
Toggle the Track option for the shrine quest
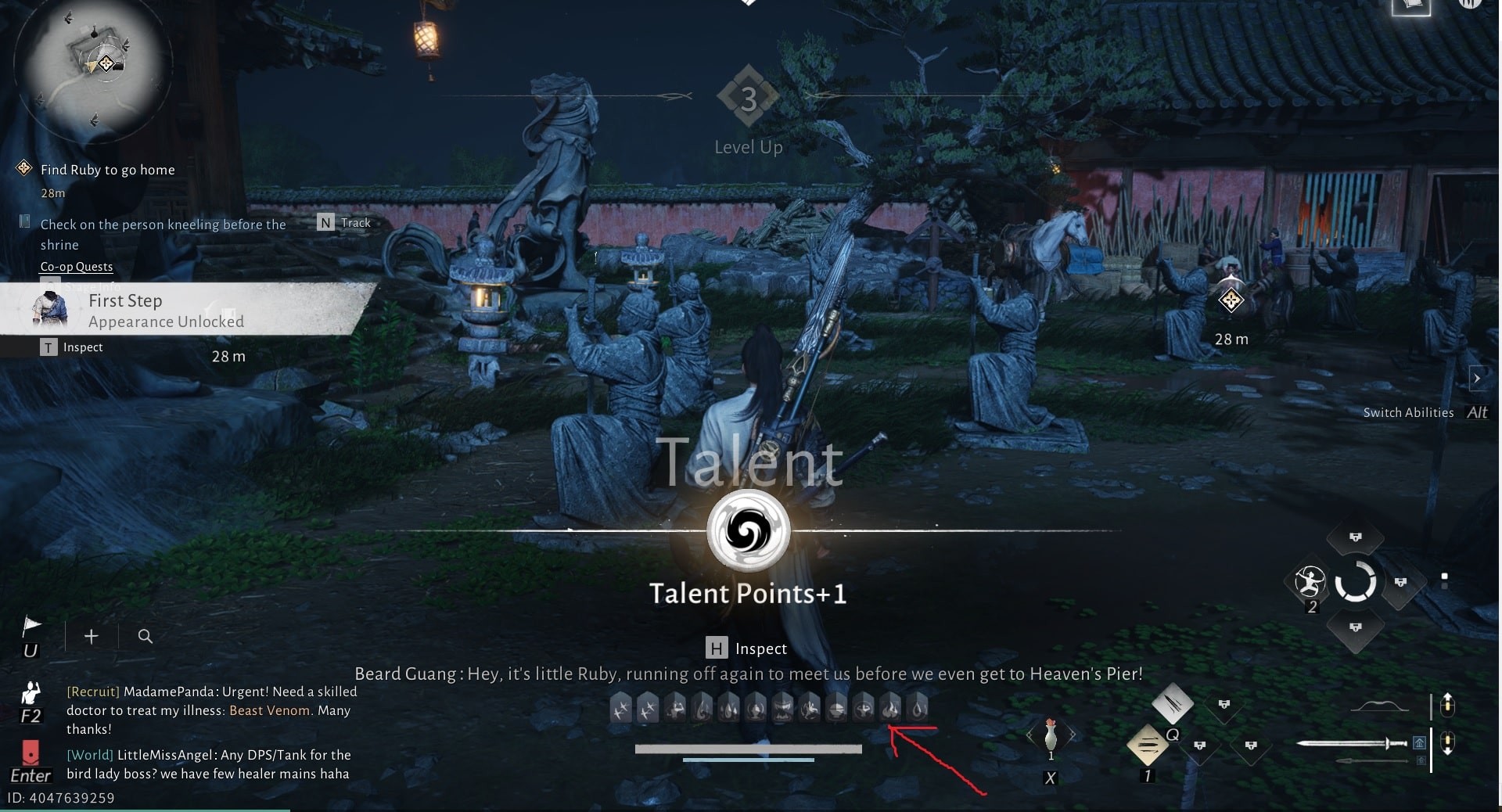click(x=344, y=223)
